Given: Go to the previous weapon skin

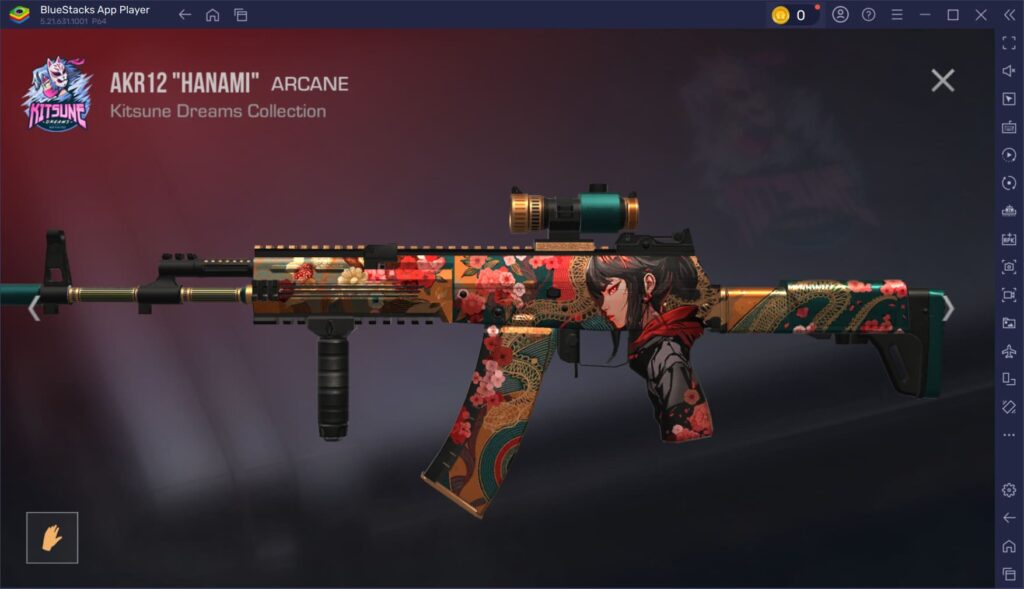Looking at the screenshot, I should click(34, 309).
